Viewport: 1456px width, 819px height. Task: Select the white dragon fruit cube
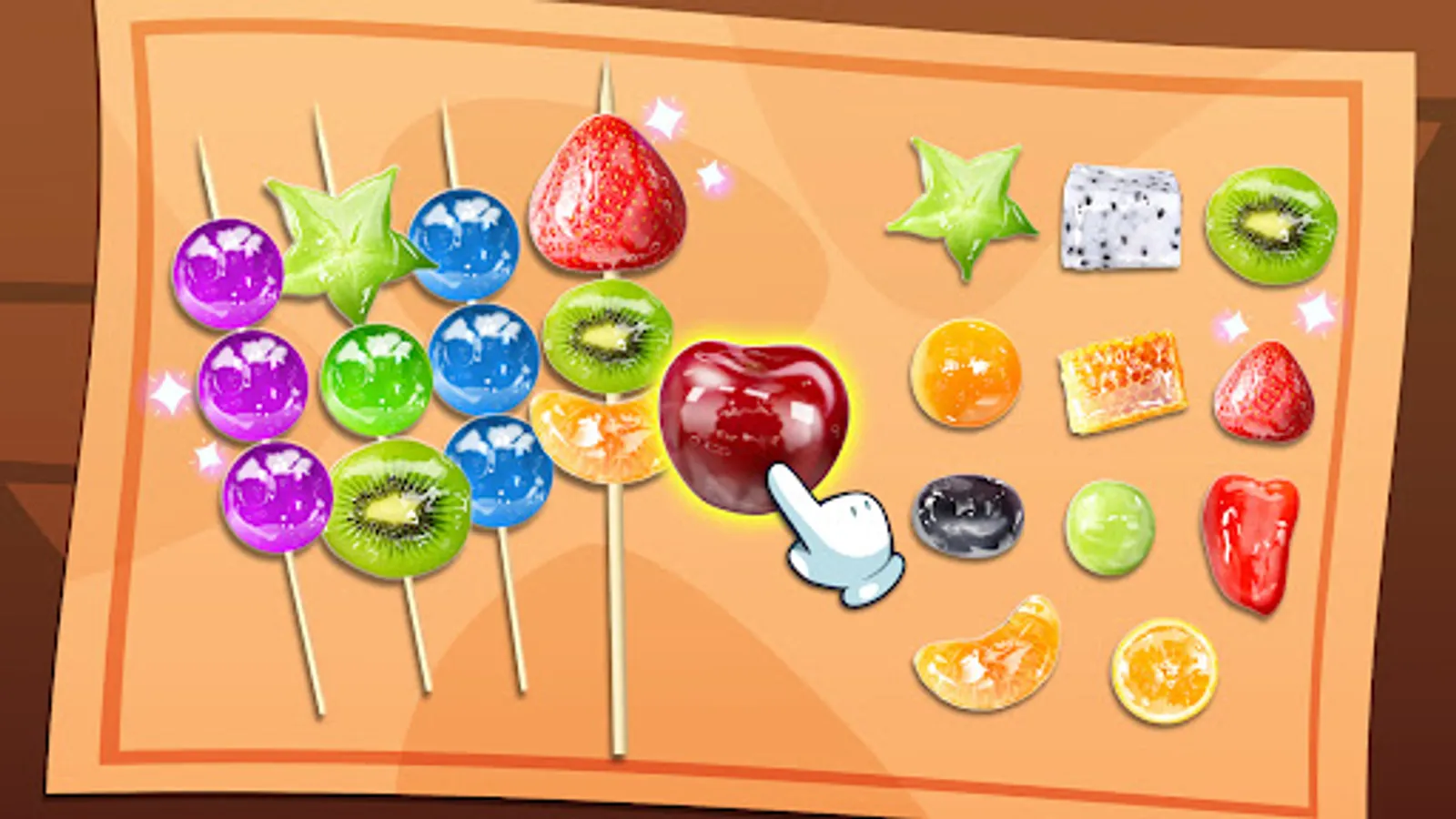point(1119,218)
